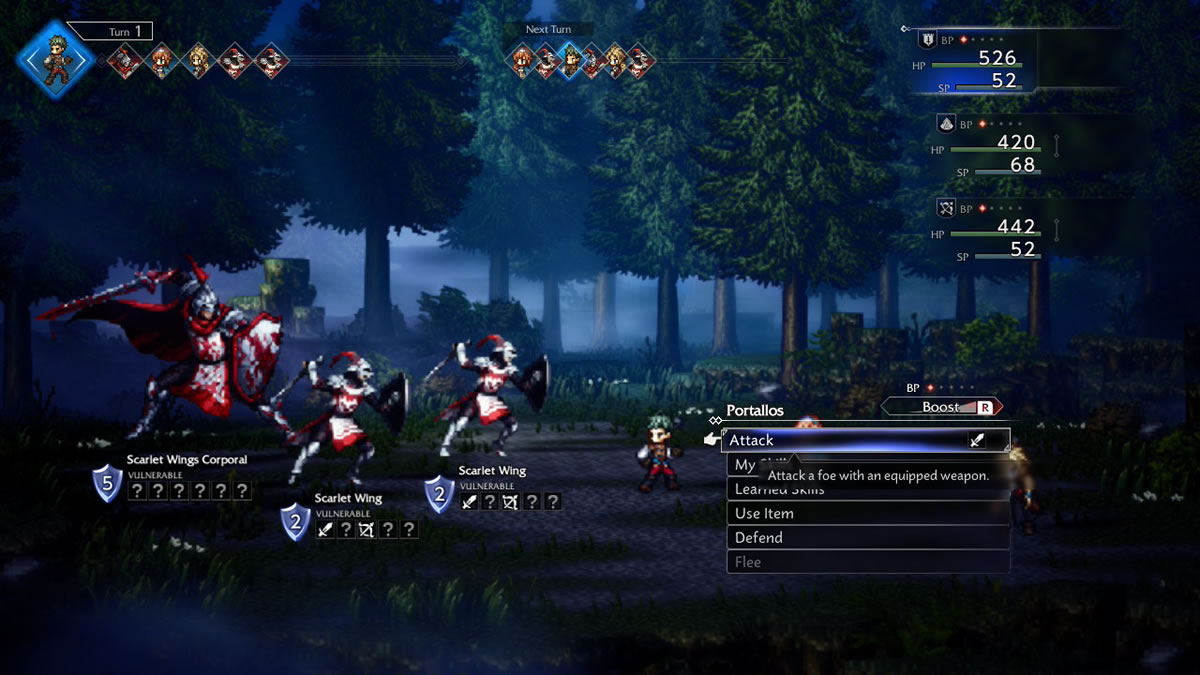The image size is (1200, 675).
Task: Click the active character's blue diamond portrait
Action: point(55,58)
